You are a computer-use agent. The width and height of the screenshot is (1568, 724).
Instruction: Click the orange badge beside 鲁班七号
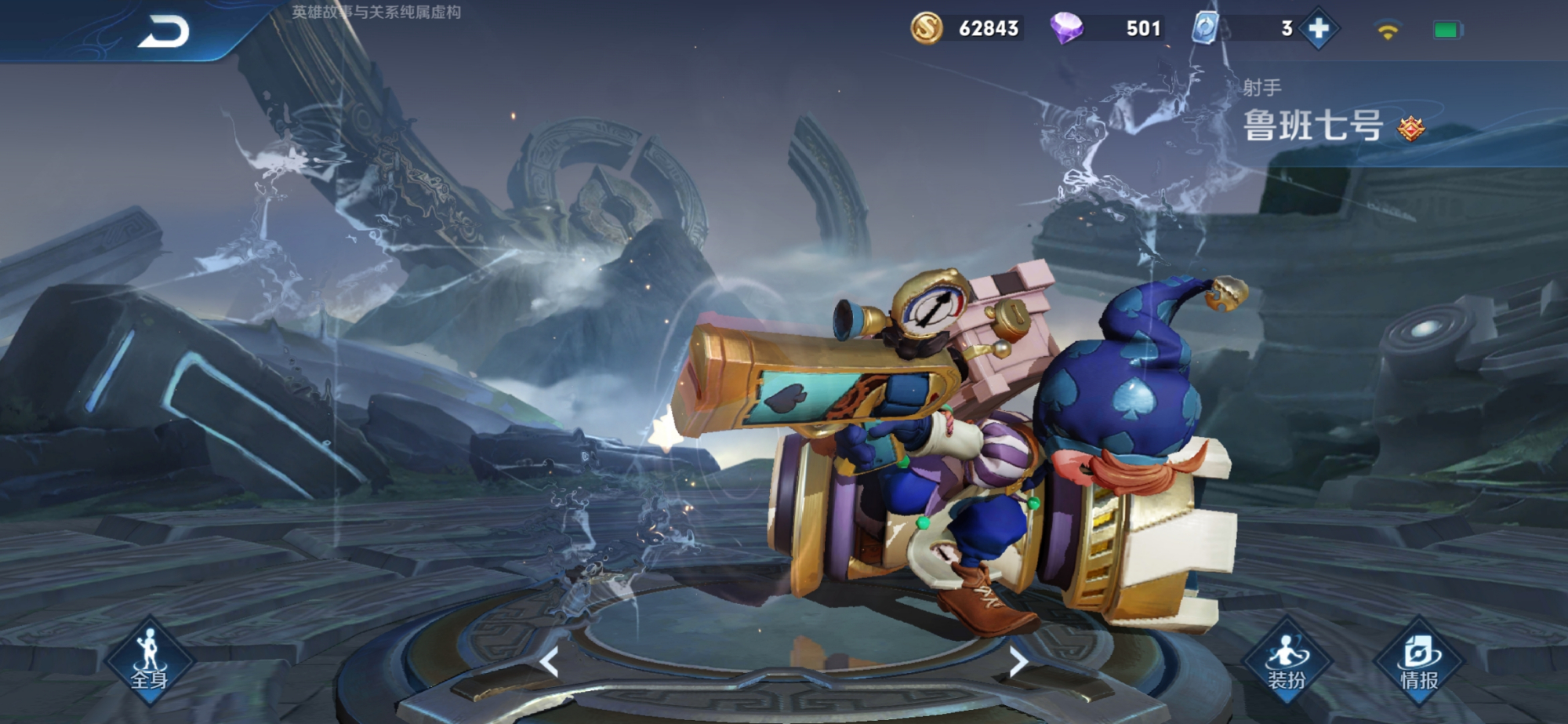click(1411, 128)
